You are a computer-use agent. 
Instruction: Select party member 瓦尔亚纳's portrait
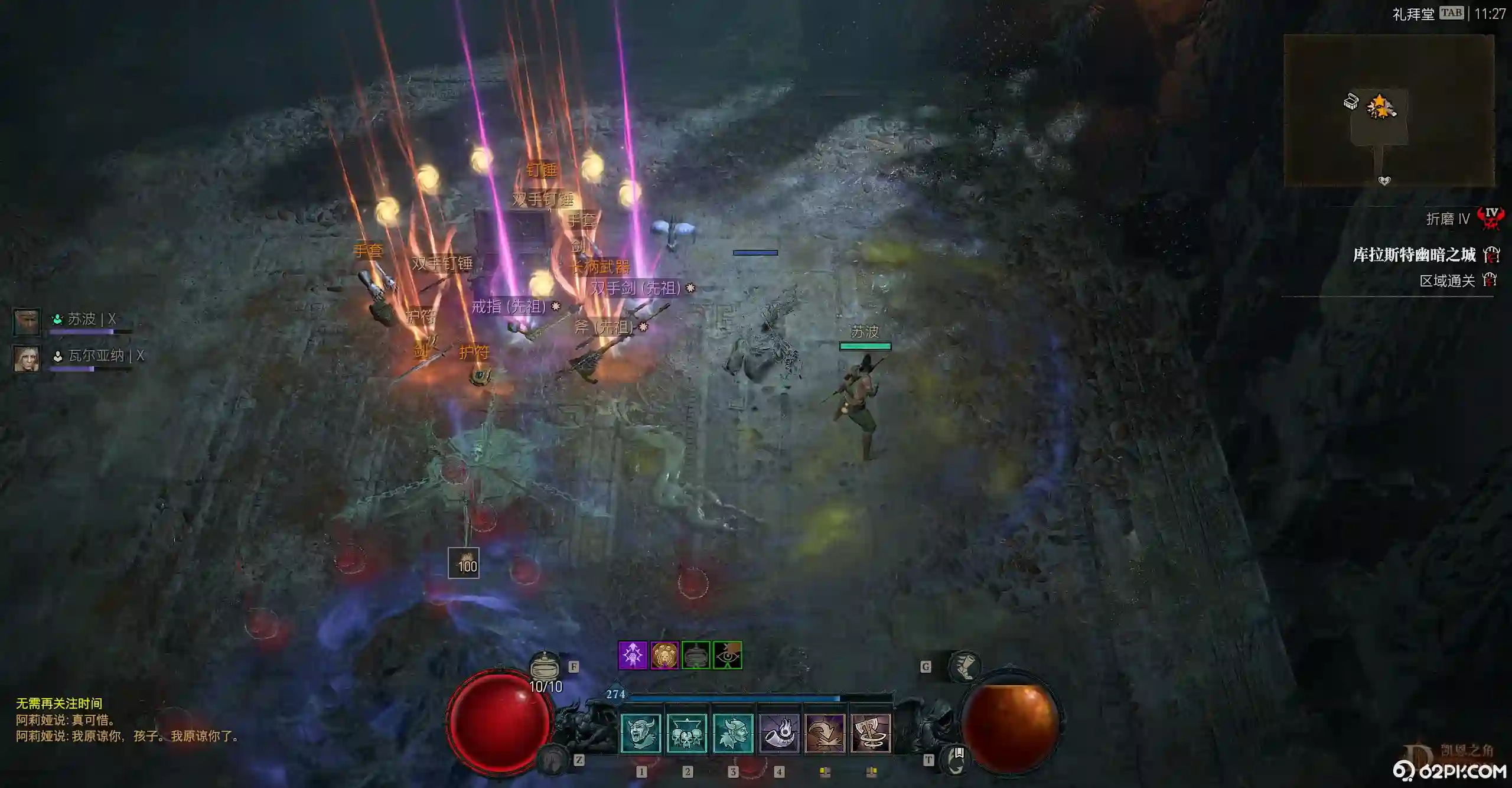pos(27,358)
